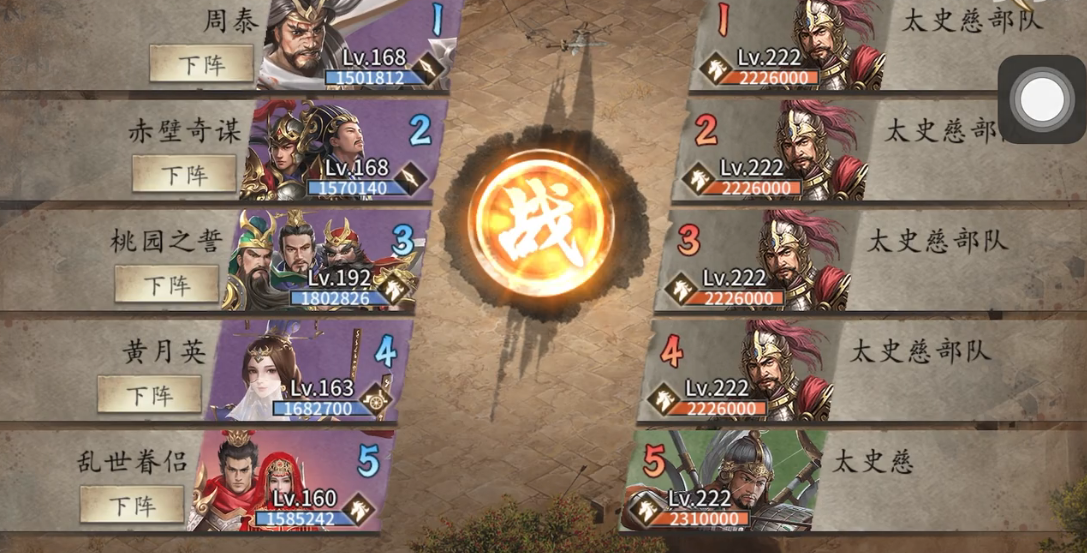Image resolution: width=1087 pixels, height=553 pixels.
Task: Tap the floating assistive touch button
Action: click(1042, 99)
